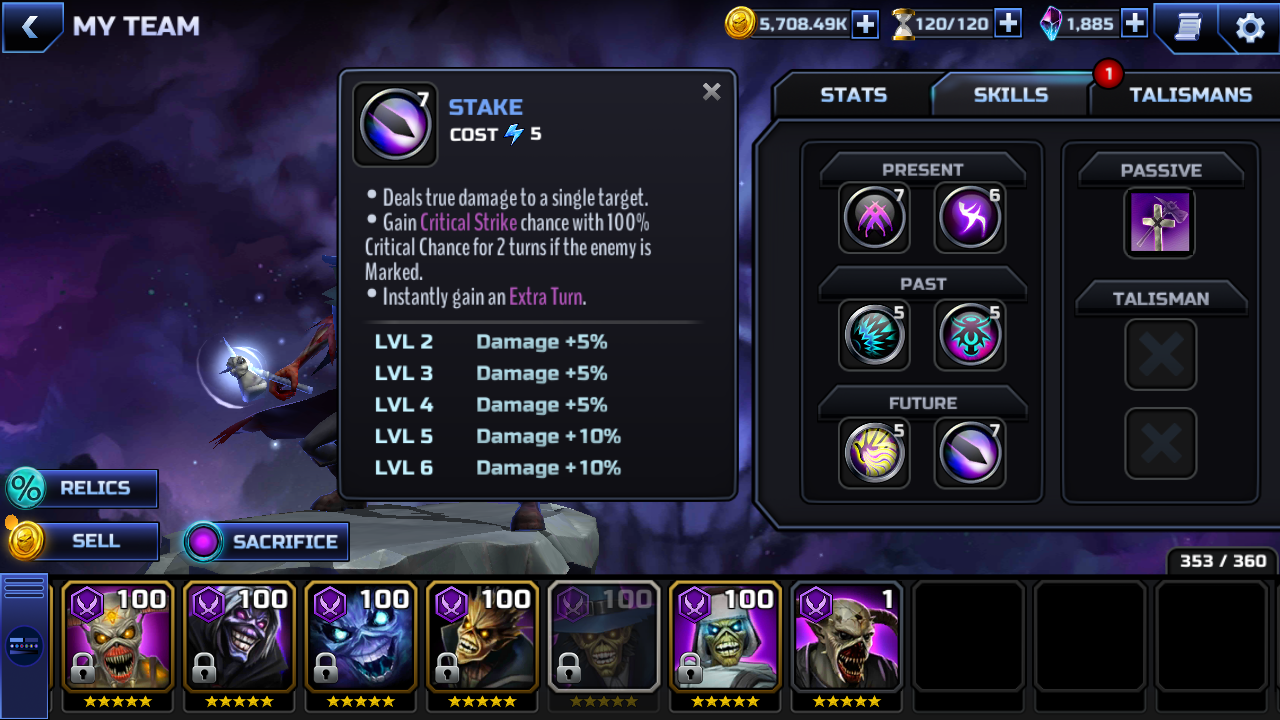Screen dimensions: 1280x720
Task: Choose the Sacrifice option
Action: pyautogui.click(x=266, y=542)
